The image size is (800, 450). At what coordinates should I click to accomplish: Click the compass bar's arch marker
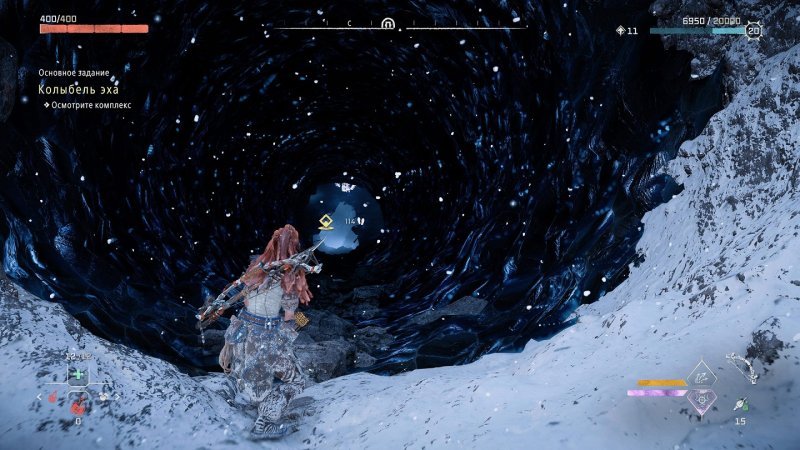coord(387,23)
